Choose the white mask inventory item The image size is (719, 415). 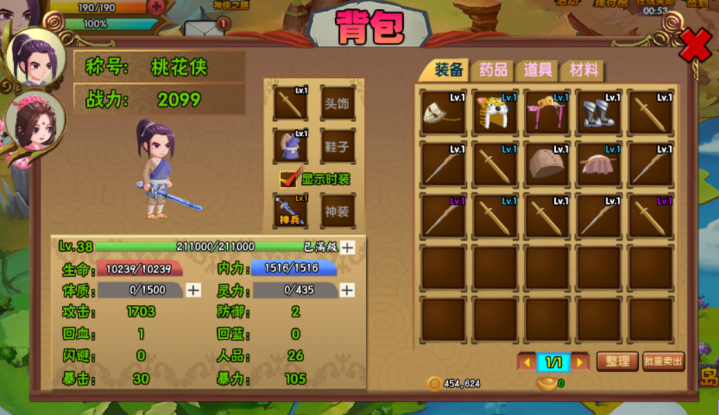point(442,113)
